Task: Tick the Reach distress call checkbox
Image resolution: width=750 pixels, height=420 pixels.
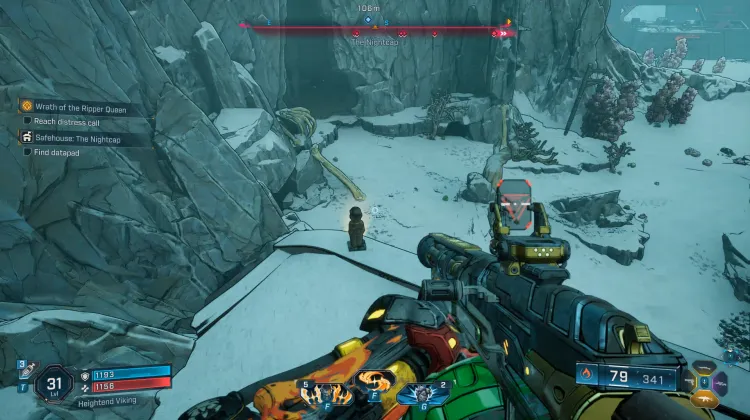Action: (x=27, y=120)
